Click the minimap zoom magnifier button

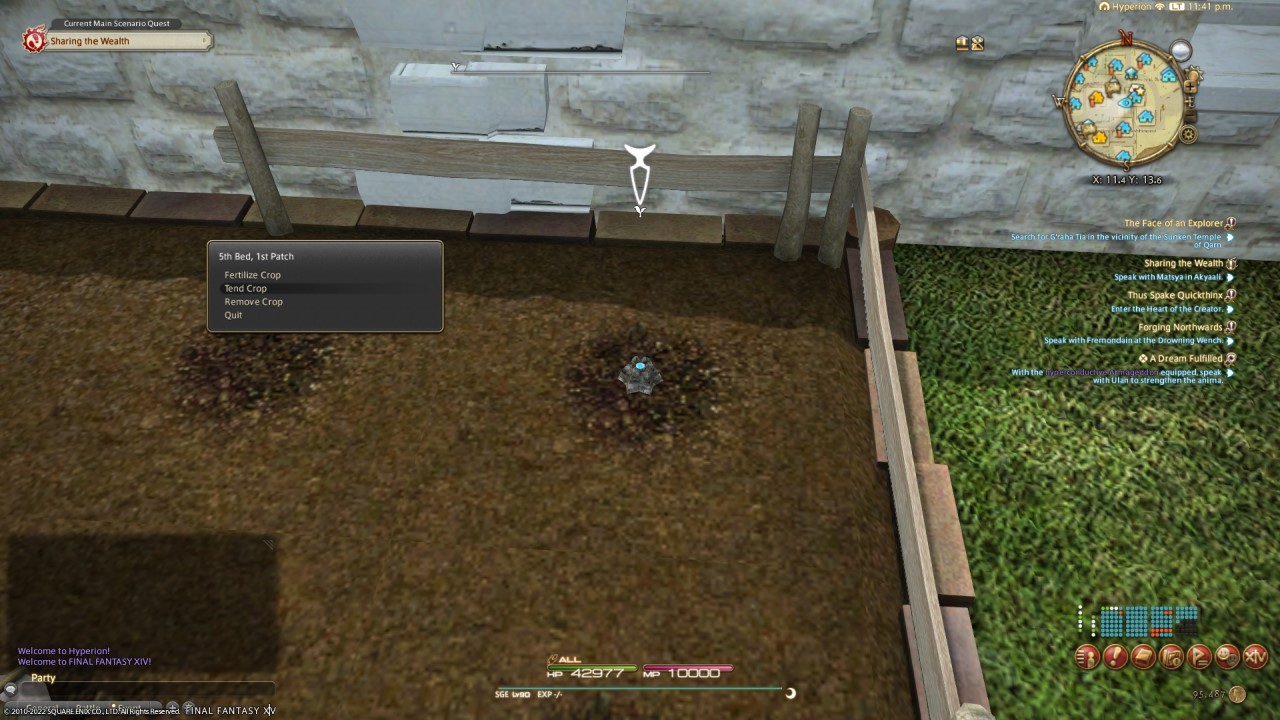1182,48
